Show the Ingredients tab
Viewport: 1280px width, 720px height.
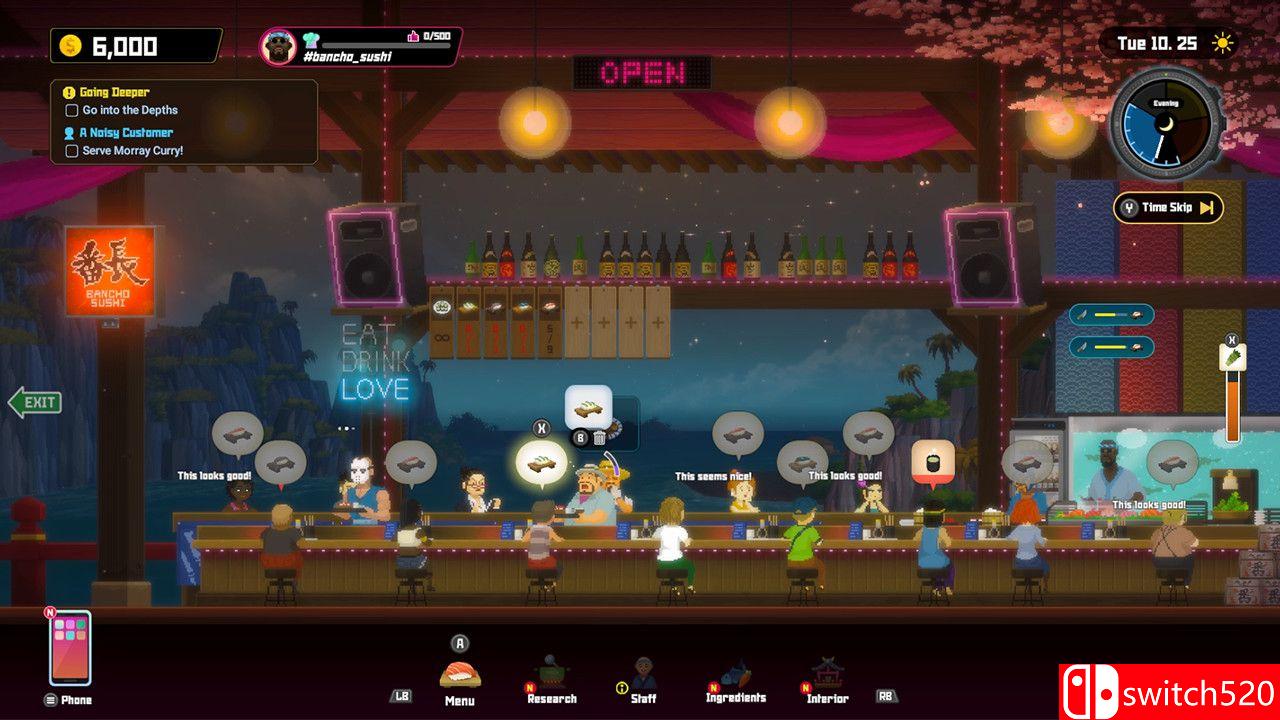coord(736,680)
